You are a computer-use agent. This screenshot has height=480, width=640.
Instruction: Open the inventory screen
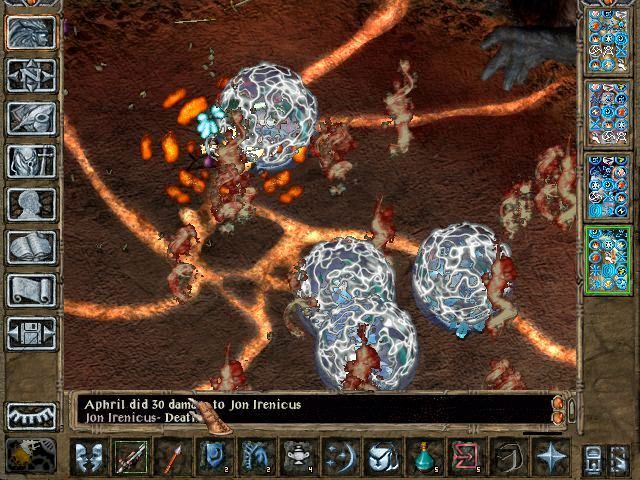point(31,160)
